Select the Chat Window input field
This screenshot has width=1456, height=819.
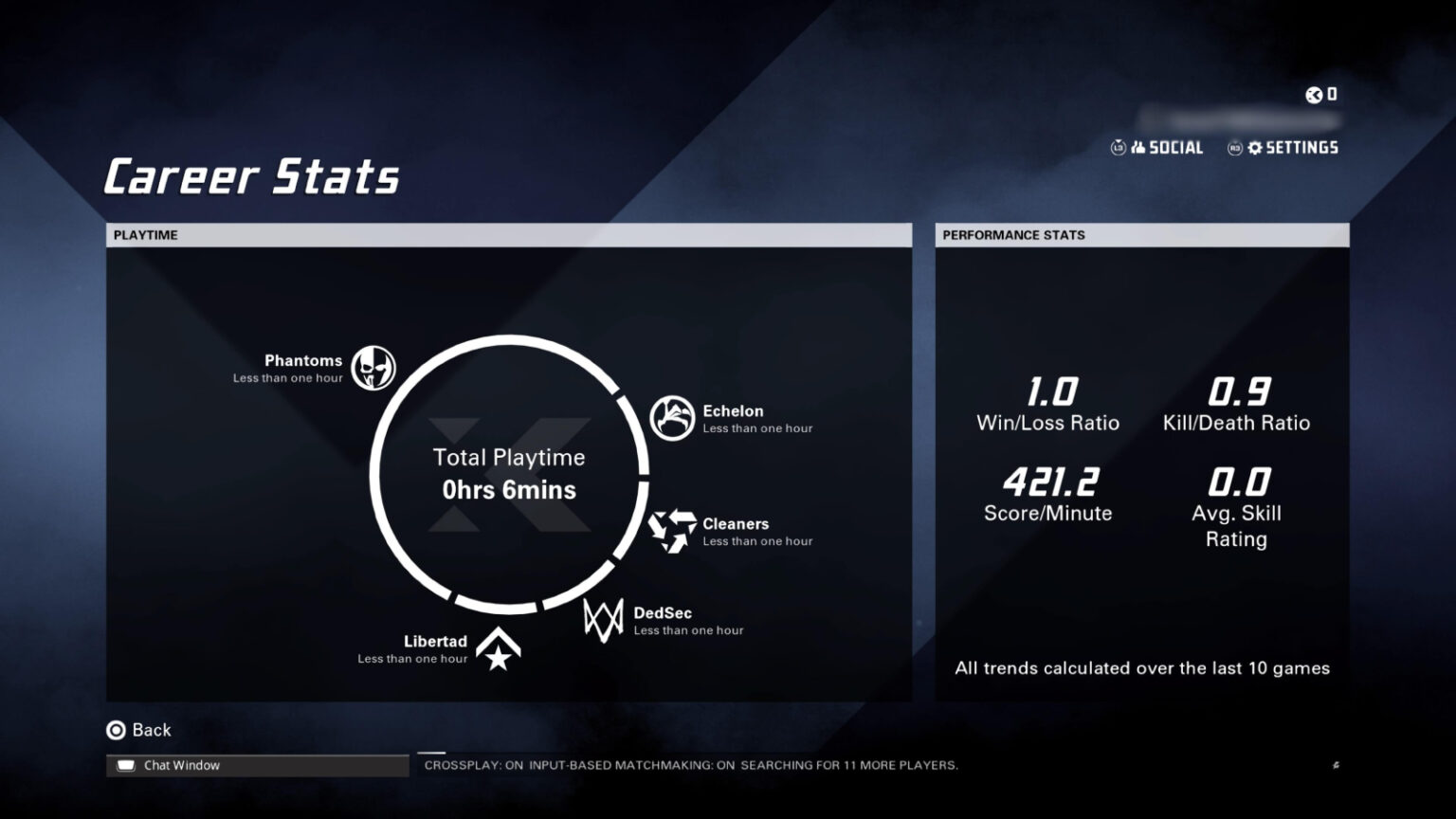click(256, 765)
